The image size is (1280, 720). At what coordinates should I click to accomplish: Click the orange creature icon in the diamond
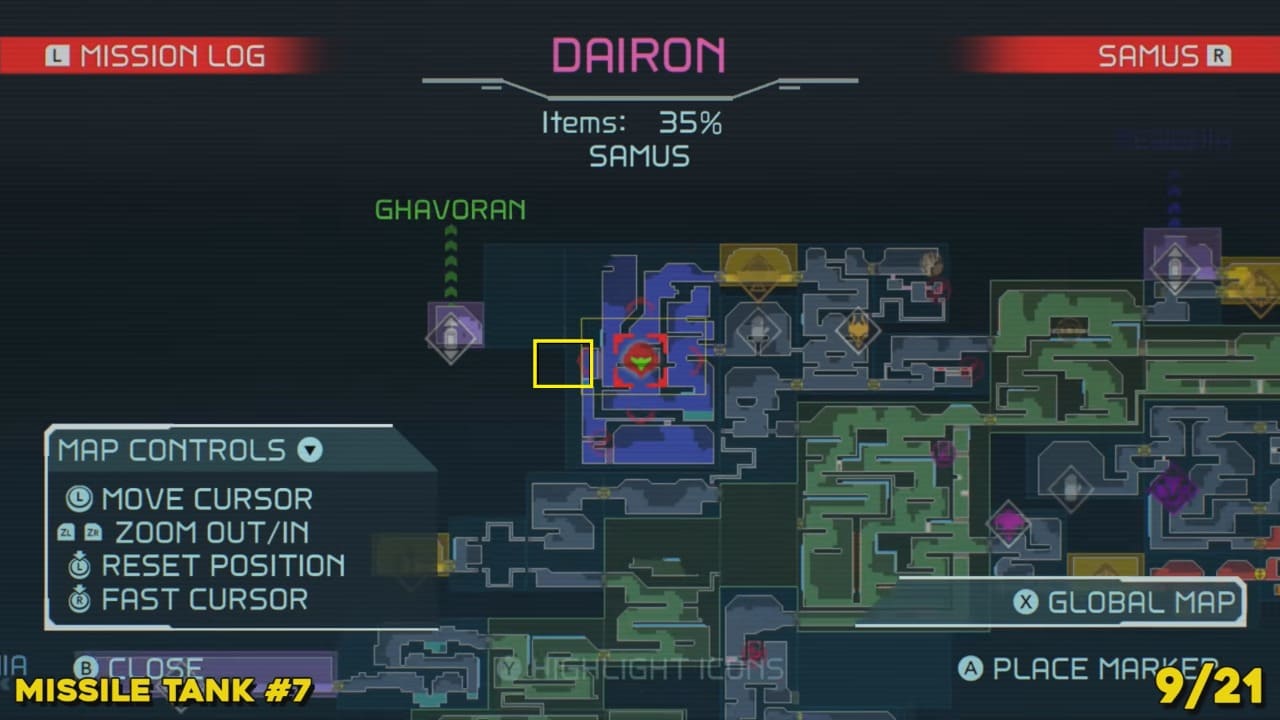[859, 330]
